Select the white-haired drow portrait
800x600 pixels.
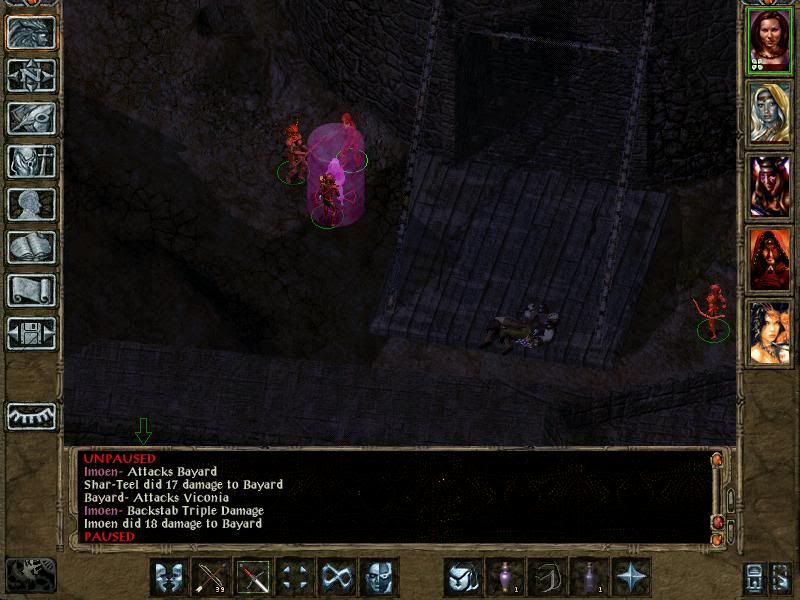click(770, 113)
